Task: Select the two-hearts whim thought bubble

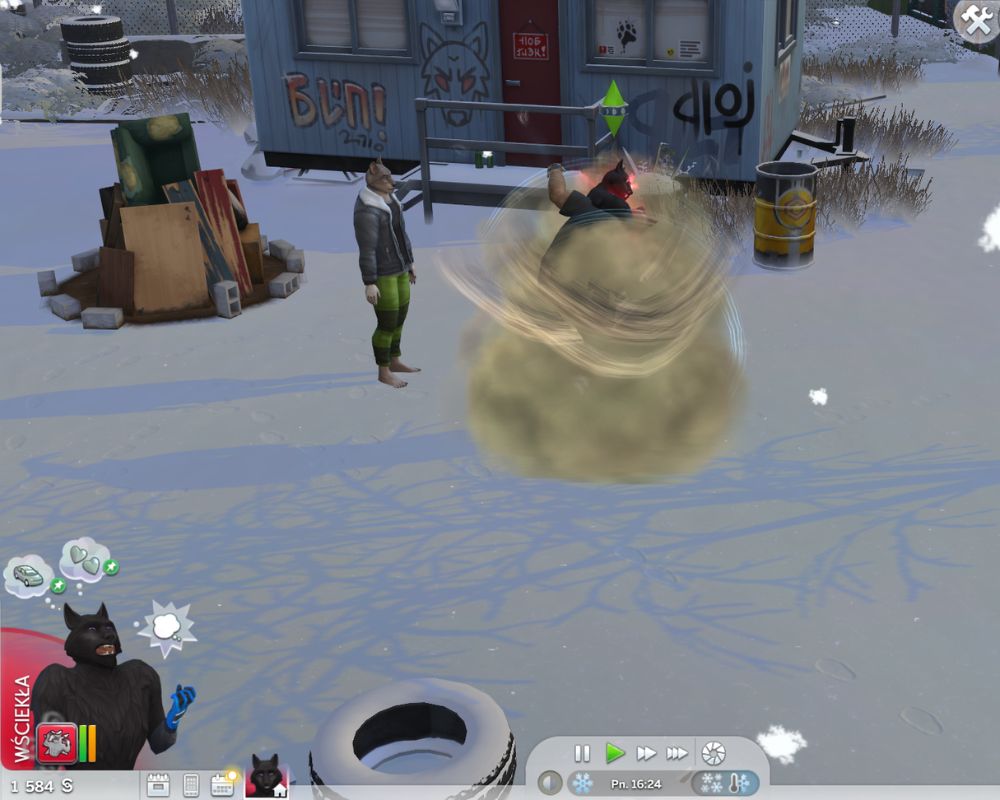Action: pyautogui.click(x=85, y=558)
